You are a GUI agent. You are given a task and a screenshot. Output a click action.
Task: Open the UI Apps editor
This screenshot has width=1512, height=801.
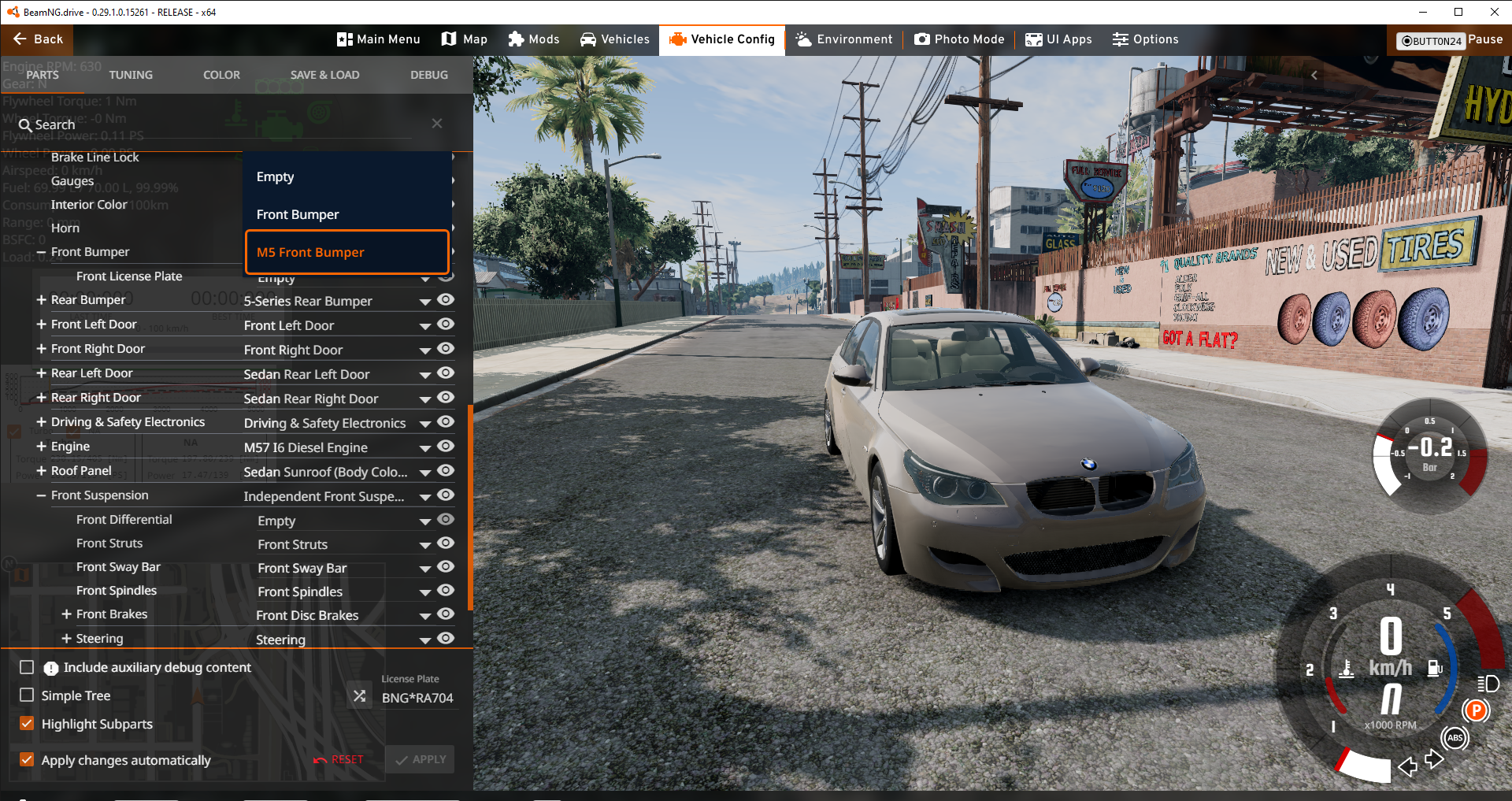point(1059,39)
